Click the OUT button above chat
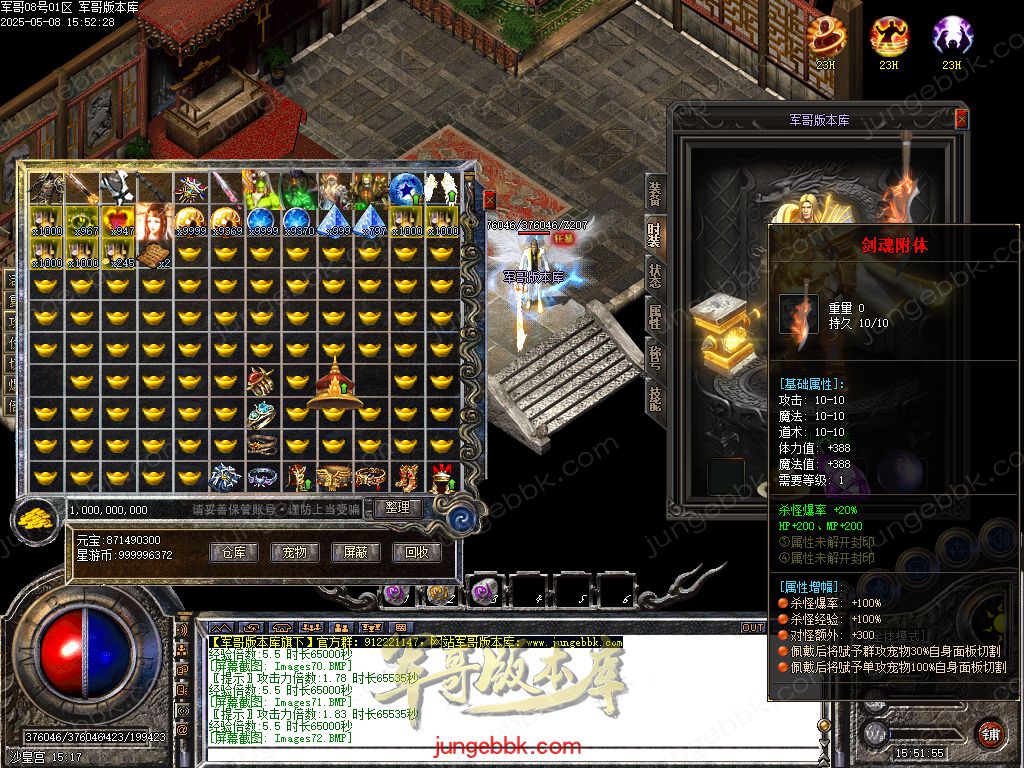This screenshot has width=1024, height=768. 752,628
